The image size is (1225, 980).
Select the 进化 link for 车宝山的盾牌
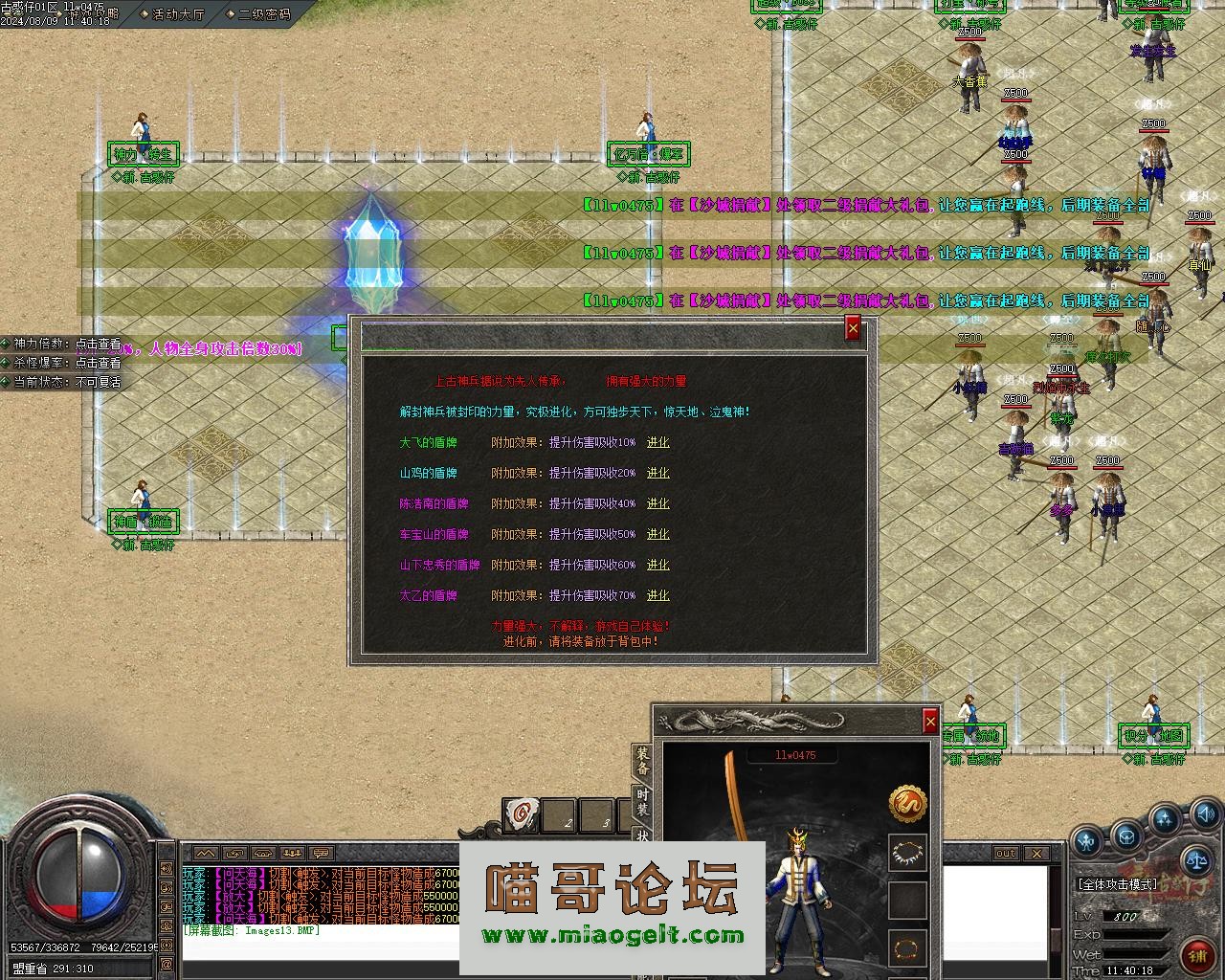(x=657, y=534)
